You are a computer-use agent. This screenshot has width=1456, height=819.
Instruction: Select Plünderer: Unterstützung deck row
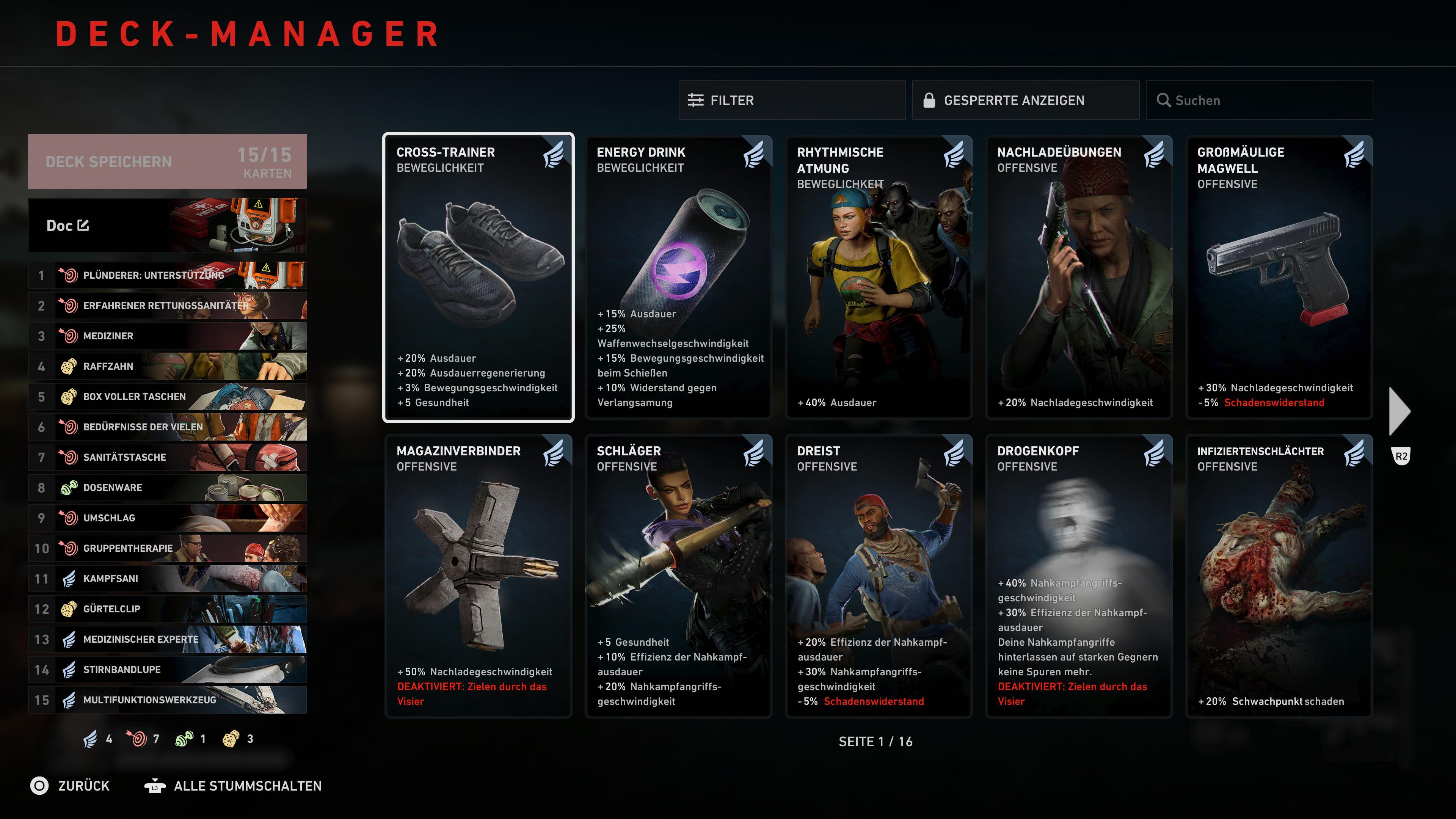167,275
